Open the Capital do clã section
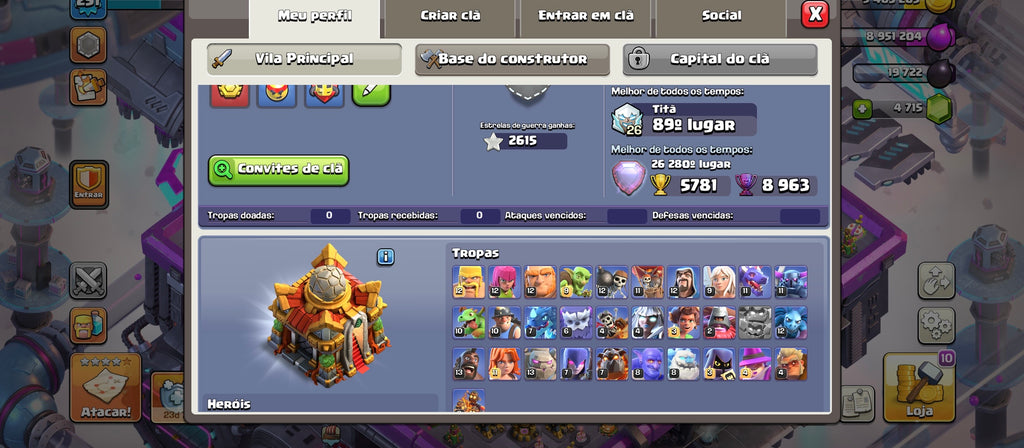Viewport: 1024px width, 448px height. tap(720, 59)
